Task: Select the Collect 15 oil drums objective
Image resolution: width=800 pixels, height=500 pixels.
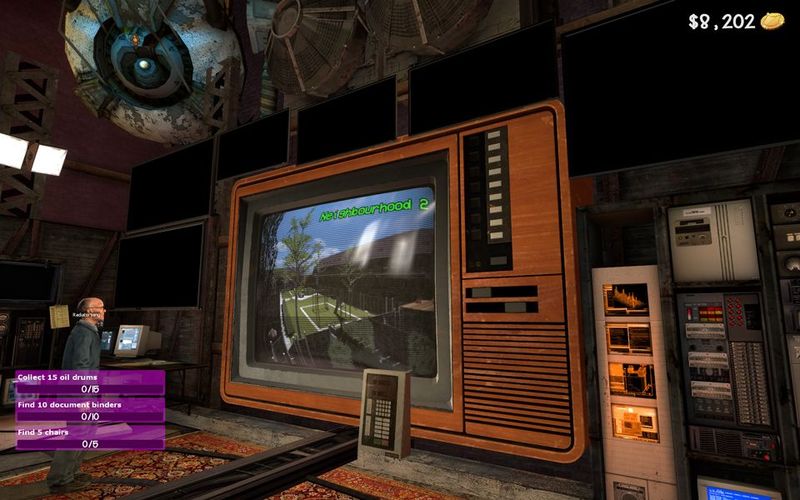Action: tap(89, 382)
